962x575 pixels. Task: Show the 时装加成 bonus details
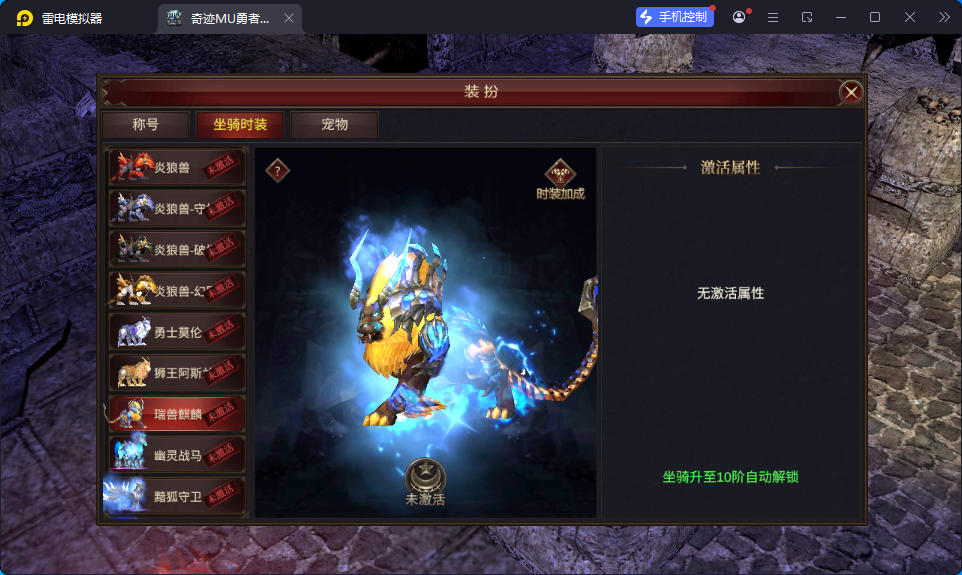560,179
